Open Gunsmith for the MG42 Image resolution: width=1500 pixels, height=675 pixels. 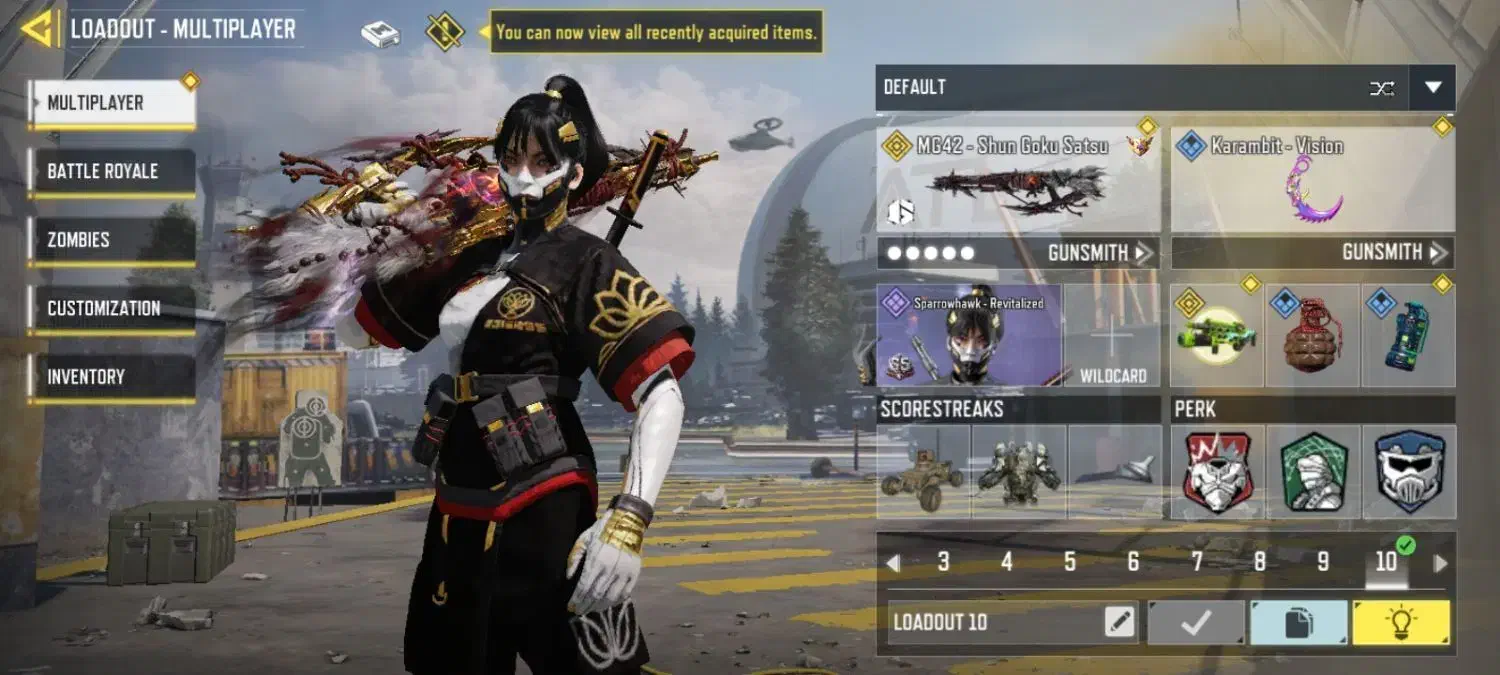(1100, 253)
